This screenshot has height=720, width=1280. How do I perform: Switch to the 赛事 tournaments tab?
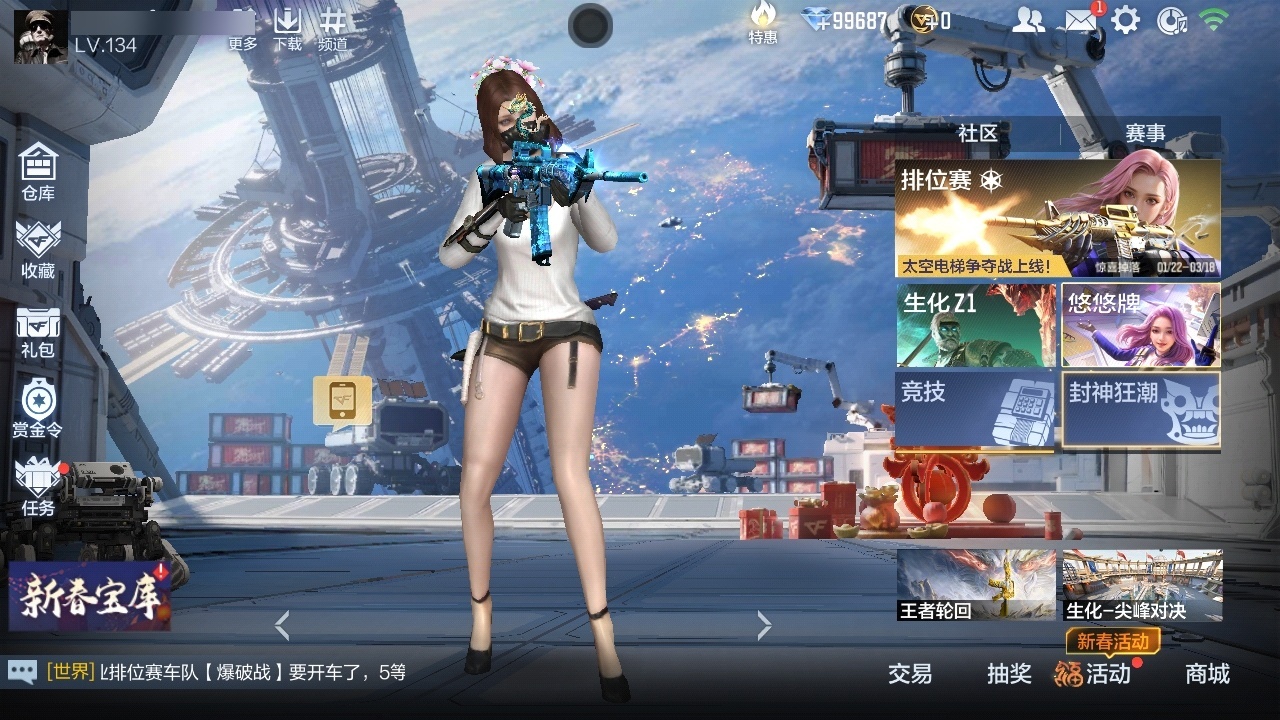1145,133
